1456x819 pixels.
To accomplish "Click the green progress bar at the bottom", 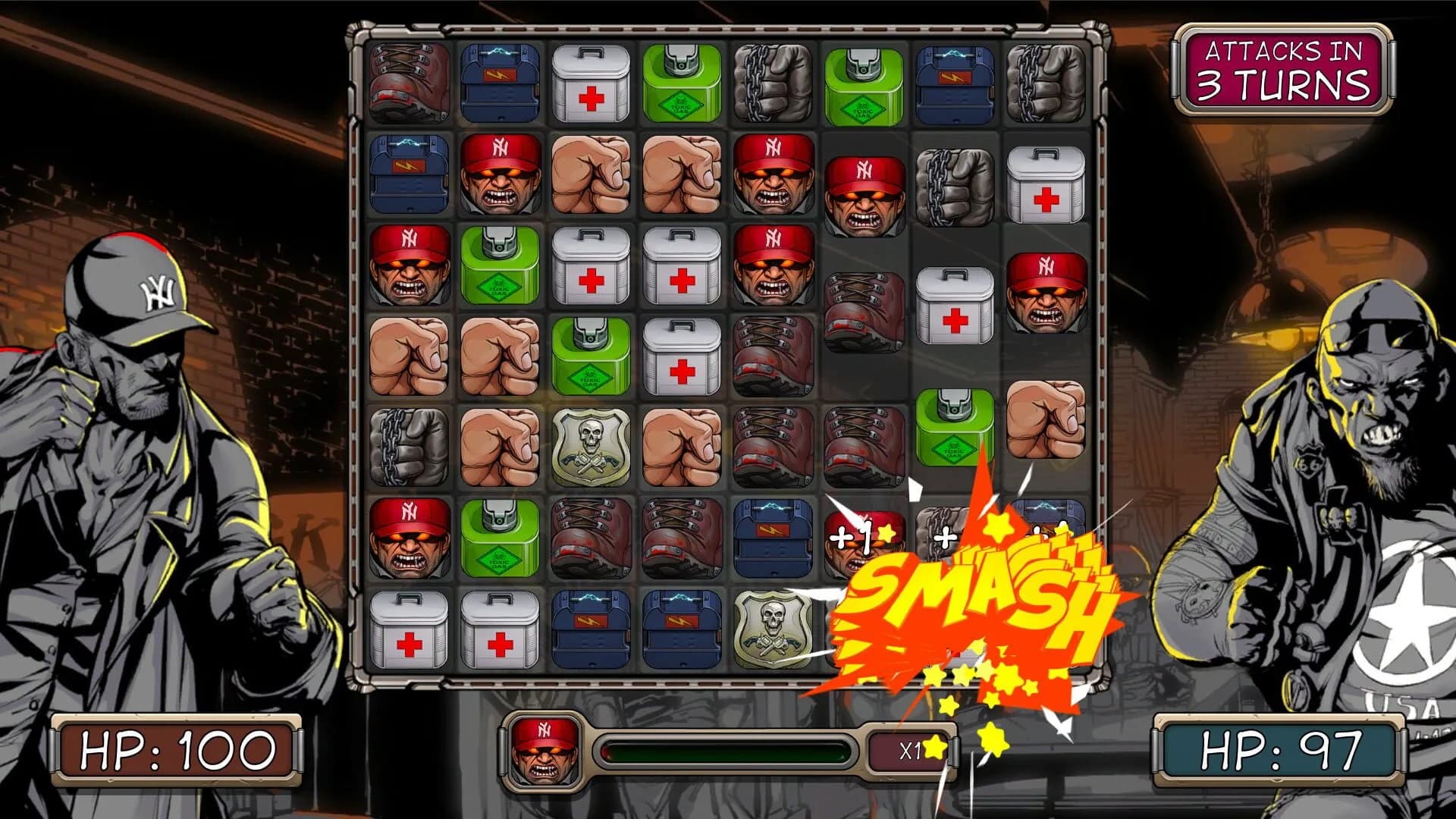I will [x=728, y=751].
